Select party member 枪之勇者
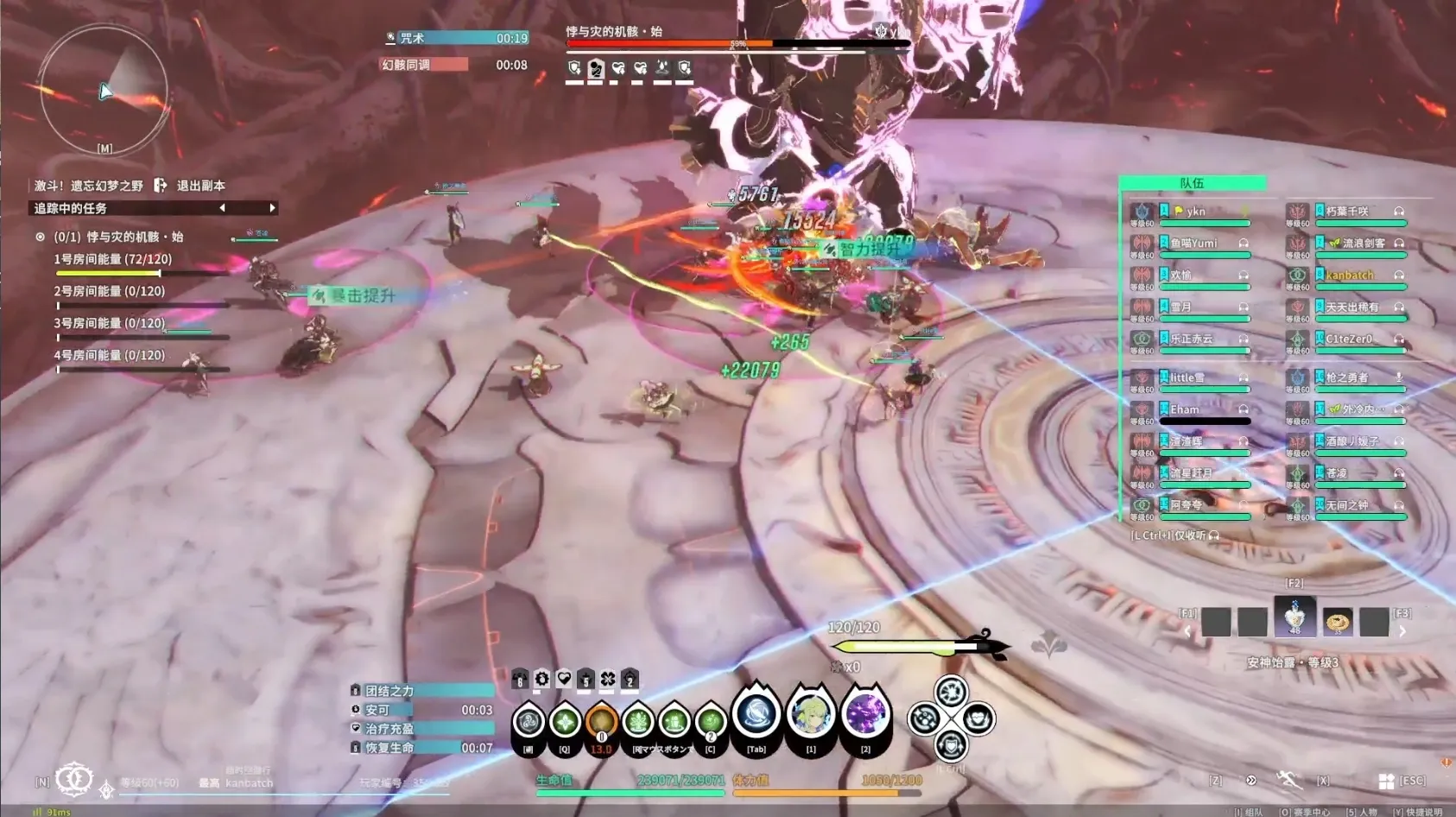This screenshot has height=817, width=1456. pyautogui.click(x=1347, y=377)
